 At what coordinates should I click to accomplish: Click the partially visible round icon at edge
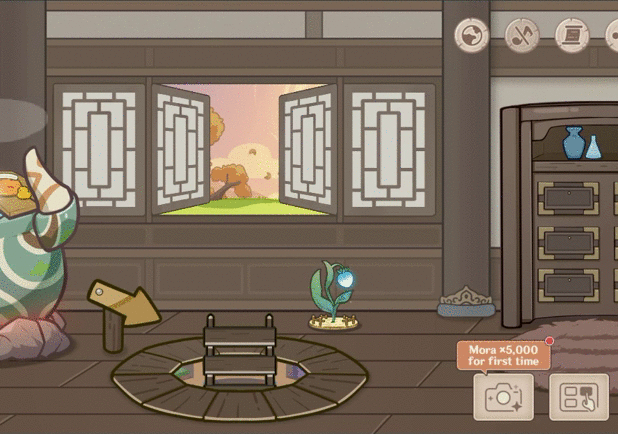612,36
